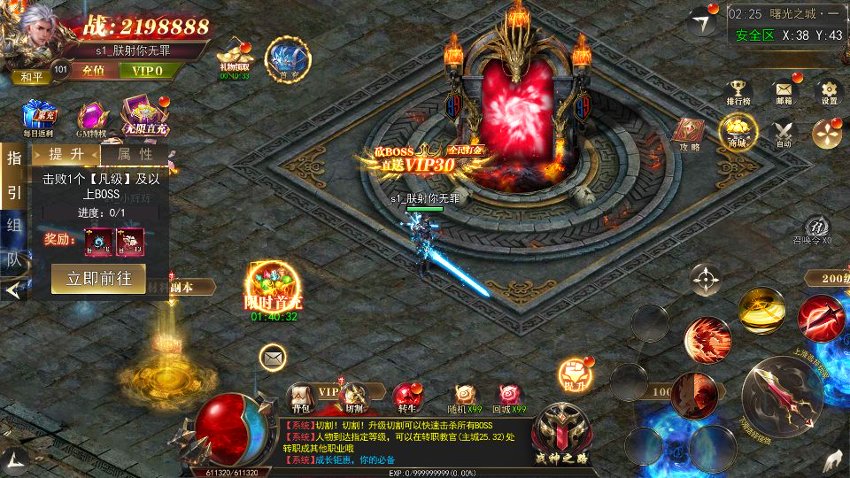The image size is (850, 478).
Task: Switch to the 属性 attributes tab
Action: [x=134, y=154]
